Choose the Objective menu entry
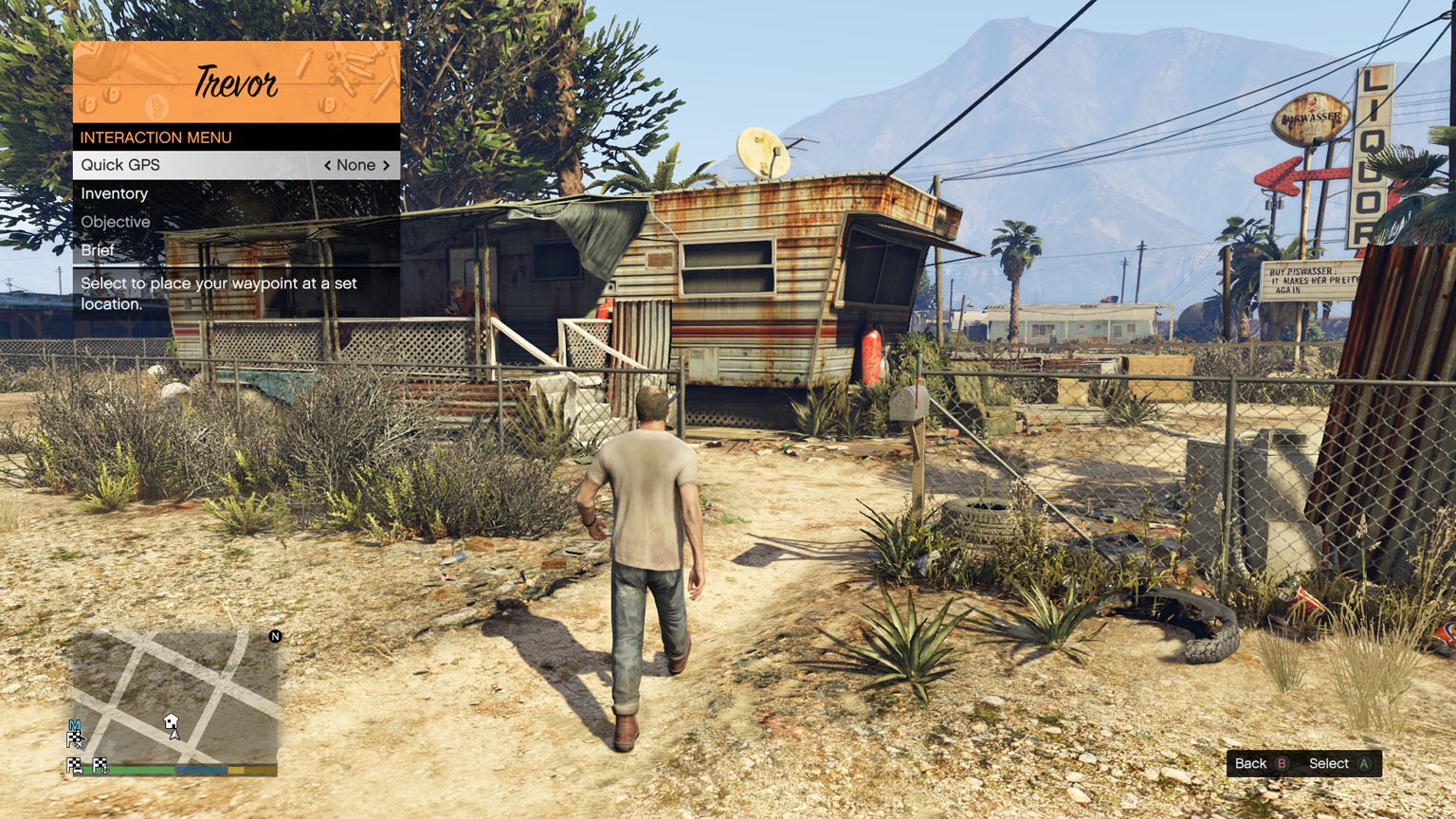The width and height of the screenshot is (1456, 819). [x=116, y=222]
